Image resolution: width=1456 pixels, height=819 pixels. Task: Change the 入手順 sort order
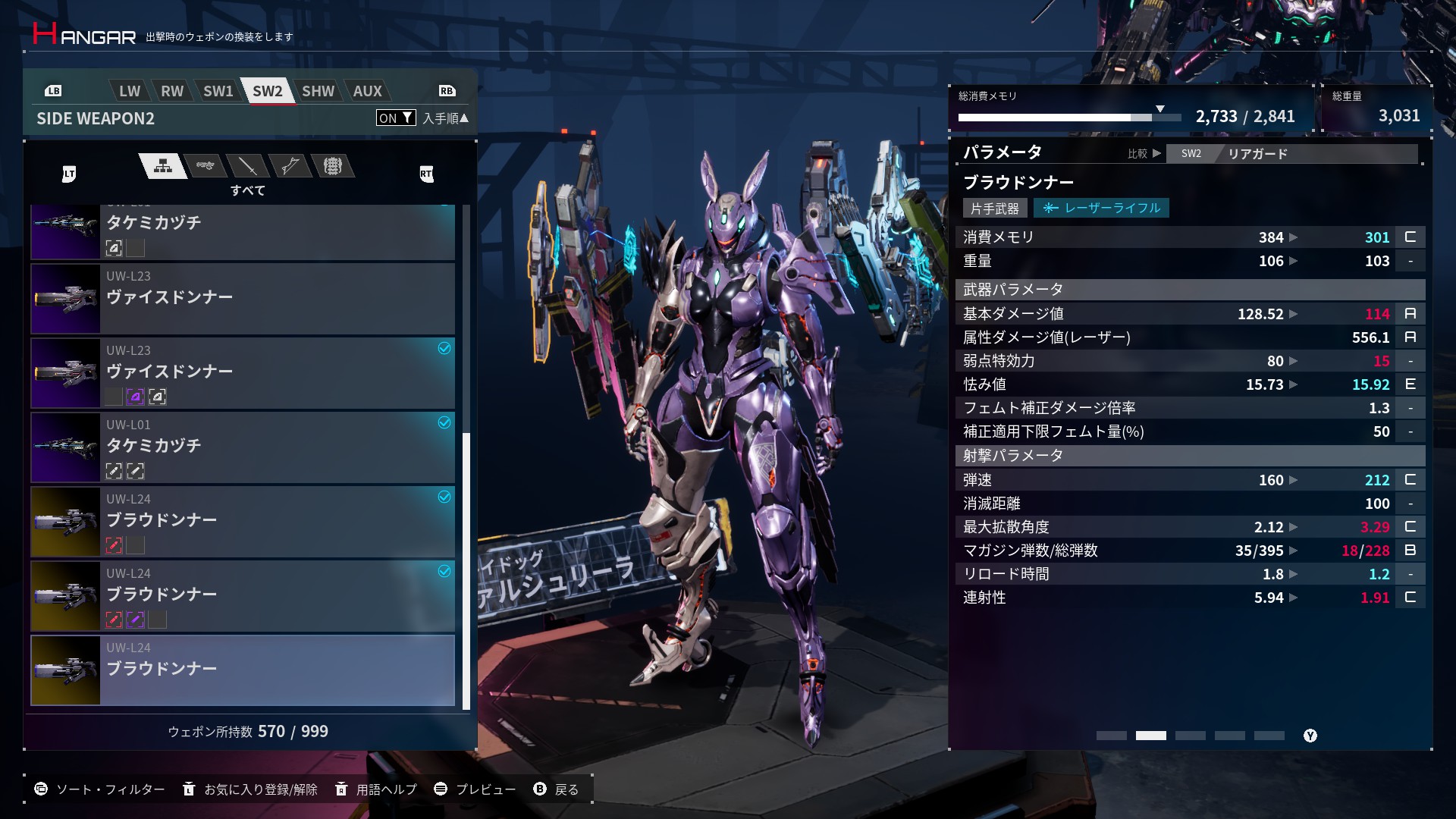click(445, 118)
